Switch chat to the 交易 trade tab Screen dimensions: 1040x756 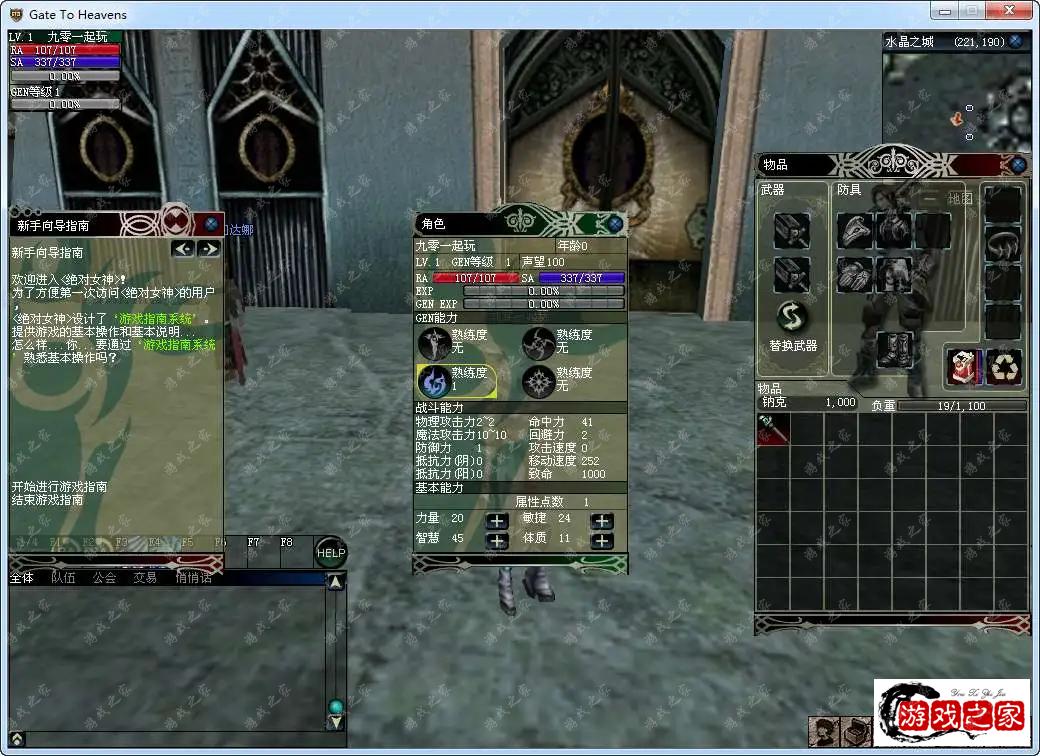(x=145, y=577)
